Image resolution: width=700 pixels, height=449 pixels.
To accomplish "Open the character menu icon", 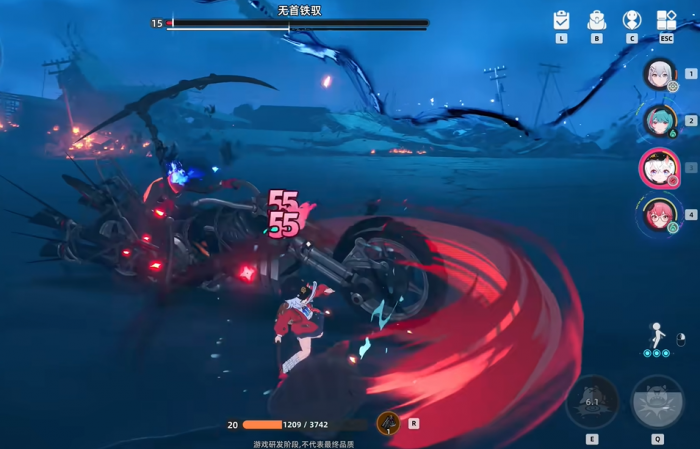I will pos(632,20).
